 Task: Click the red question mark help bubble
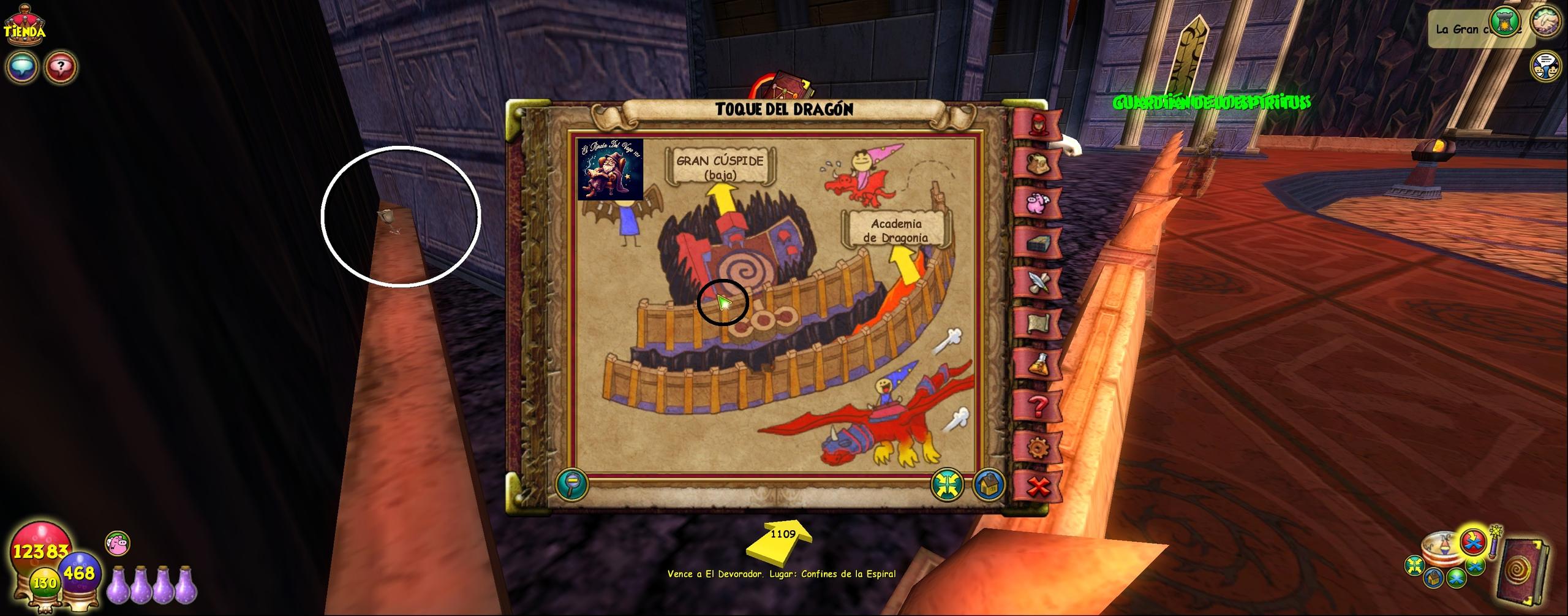click(60, 66)
